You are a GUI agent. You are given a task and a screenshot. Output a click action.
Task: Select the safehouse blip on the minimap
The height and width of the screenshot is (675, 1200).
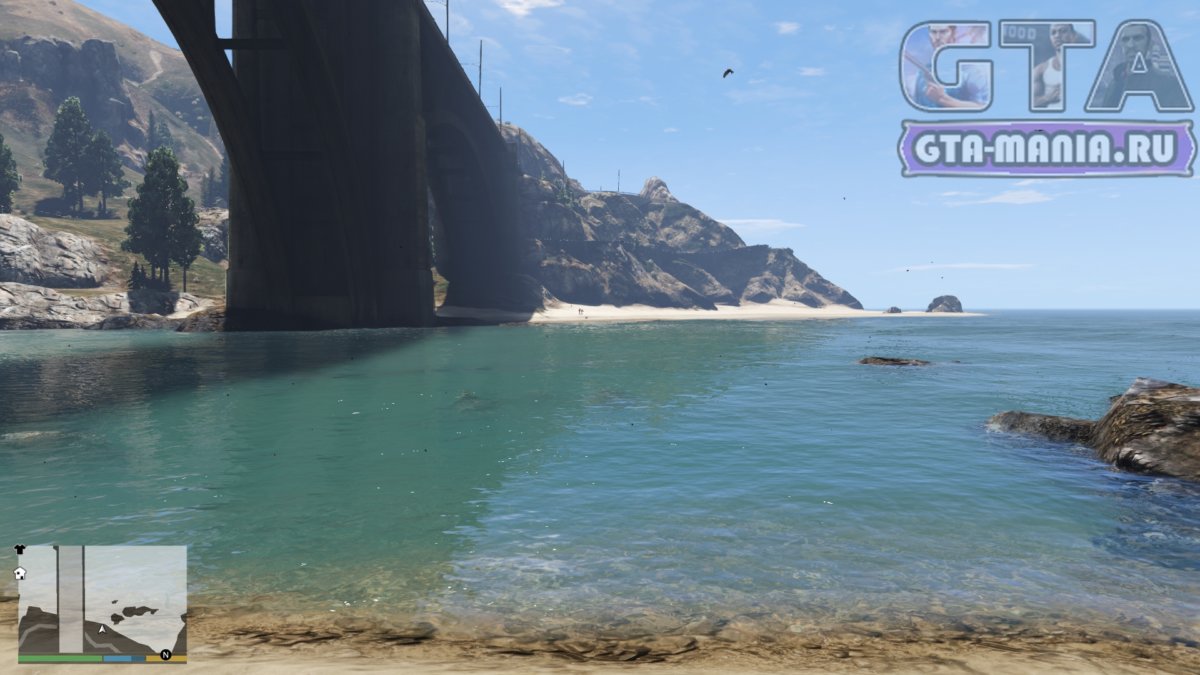point(19,573)
